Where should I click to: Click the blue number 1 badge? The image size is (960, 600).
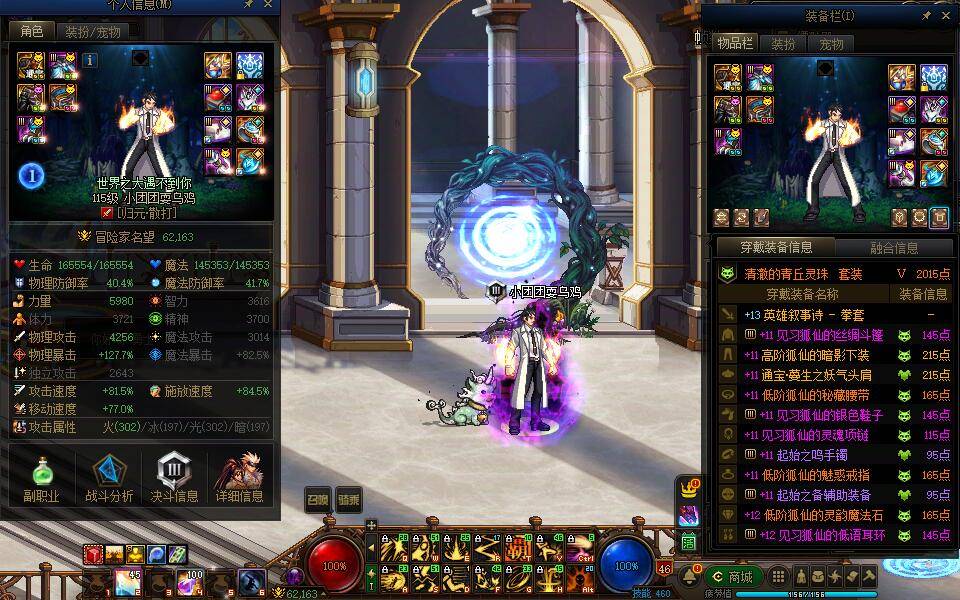(x=32, y=176)
